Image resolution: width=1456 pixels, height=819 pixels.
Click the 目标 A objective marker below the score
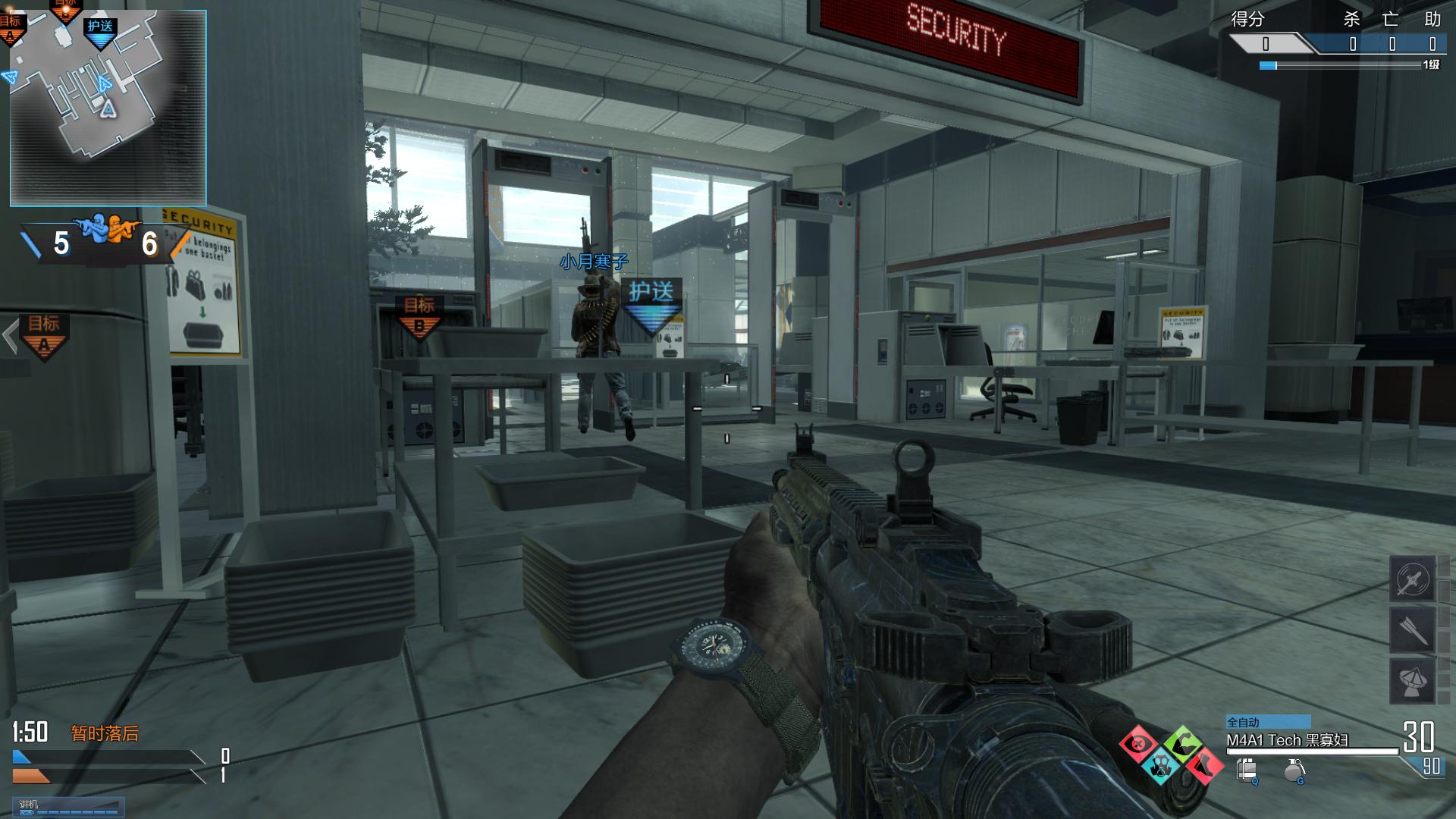(x=44, y=335)
